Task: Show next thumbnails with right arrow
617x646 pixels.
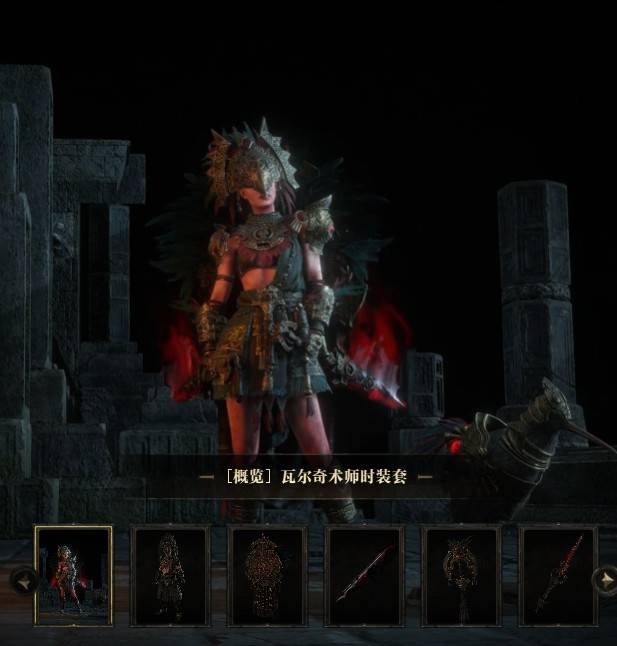Action: (x=604, y=578)
